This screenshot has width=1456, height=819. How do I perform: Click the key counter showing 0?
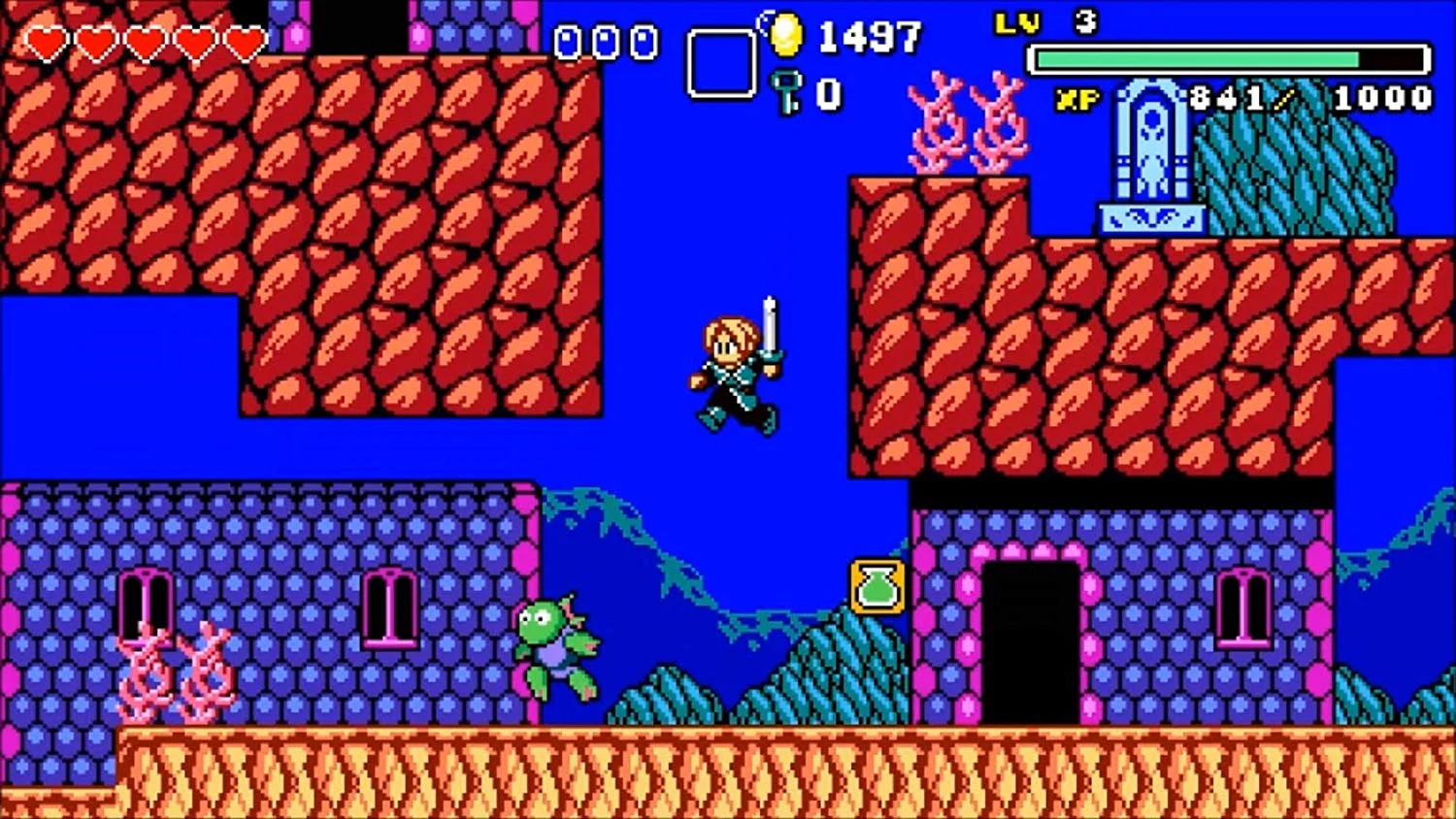tap(825, 93)
